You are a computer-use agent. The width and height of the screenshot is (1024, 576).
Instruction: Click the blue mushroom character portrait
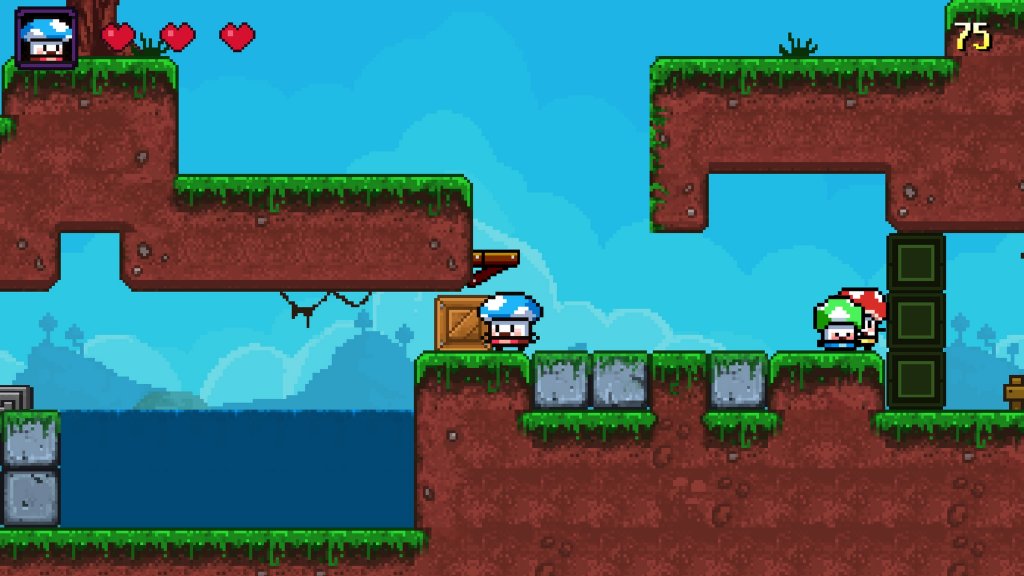coord(46,38)
